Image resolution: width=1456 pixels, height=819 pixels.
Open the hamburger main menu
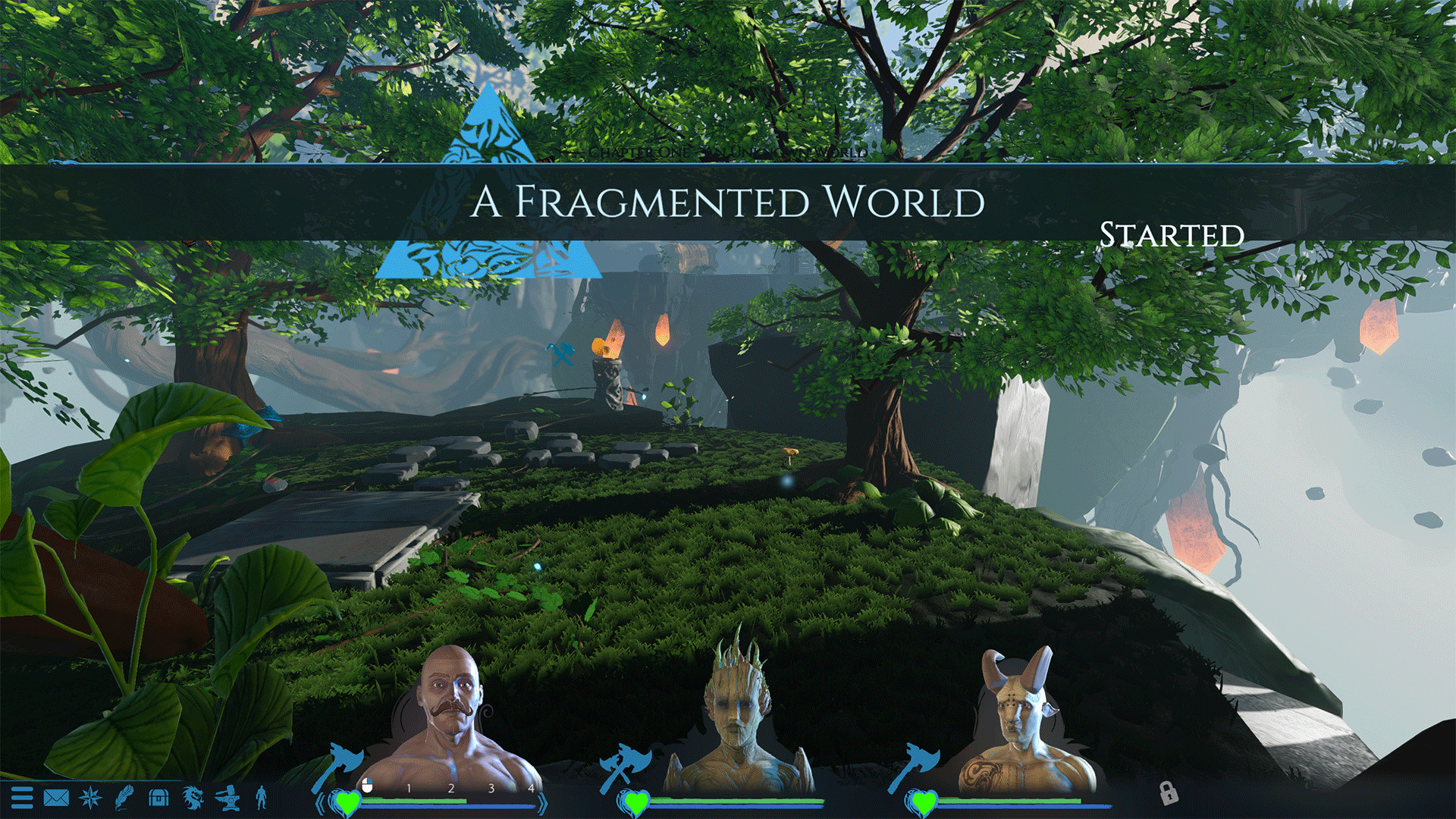click(22, 798)
